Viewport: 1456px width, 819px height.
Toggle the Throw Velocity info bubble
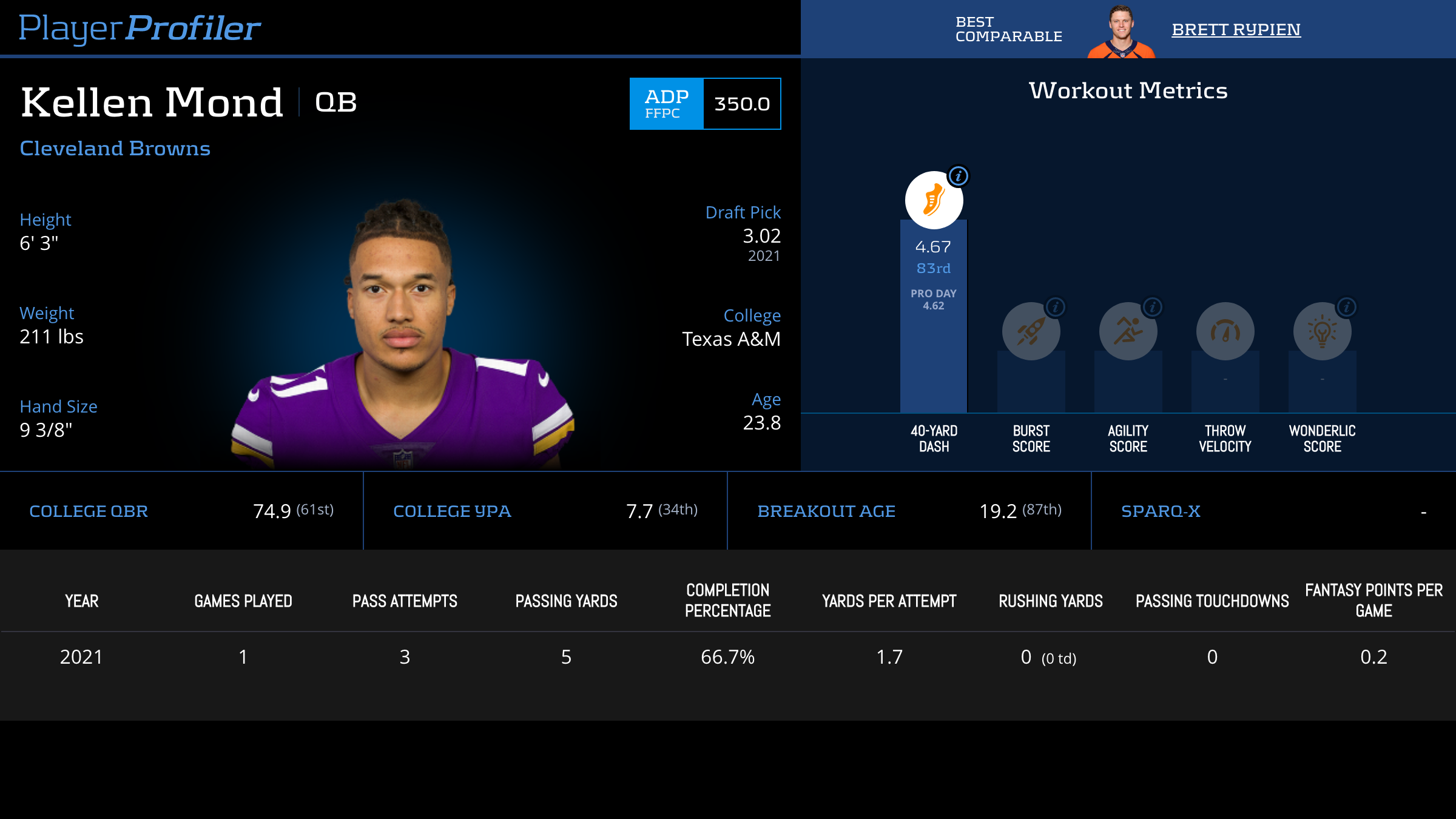click(x=1250, y=308)
